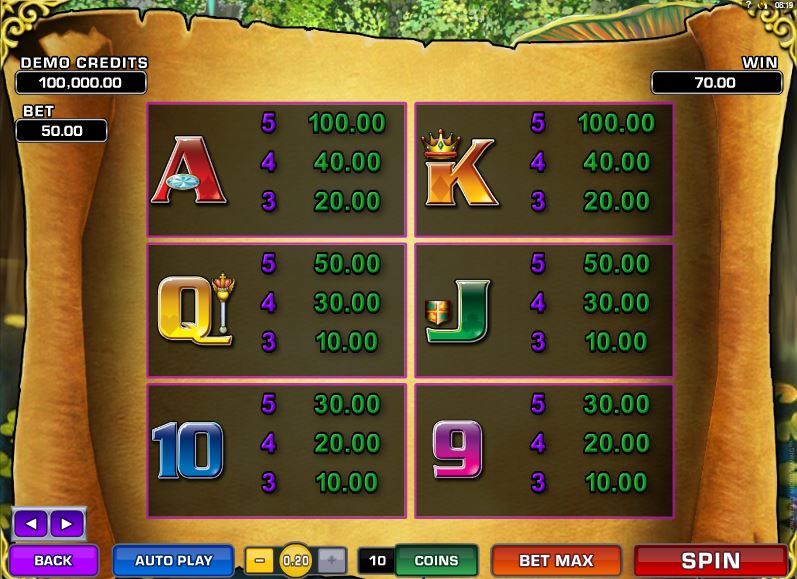Image resolution: width=797 pixels, height=579 pixels.
Task: Spin the reels
Action: click(x=710, y=560)
